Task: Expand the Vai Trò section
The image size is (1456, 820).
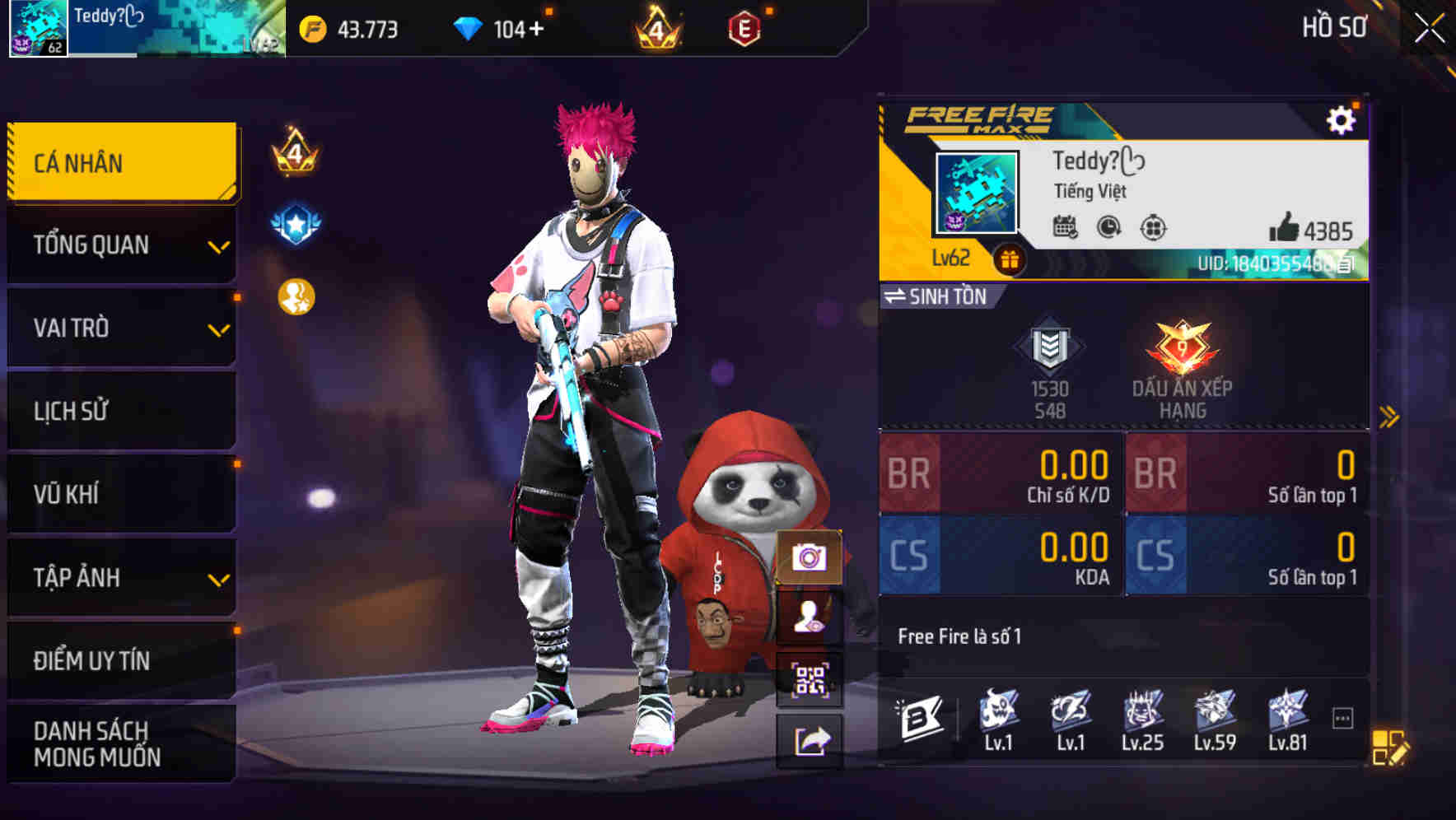Action: (x=119, y=328)
